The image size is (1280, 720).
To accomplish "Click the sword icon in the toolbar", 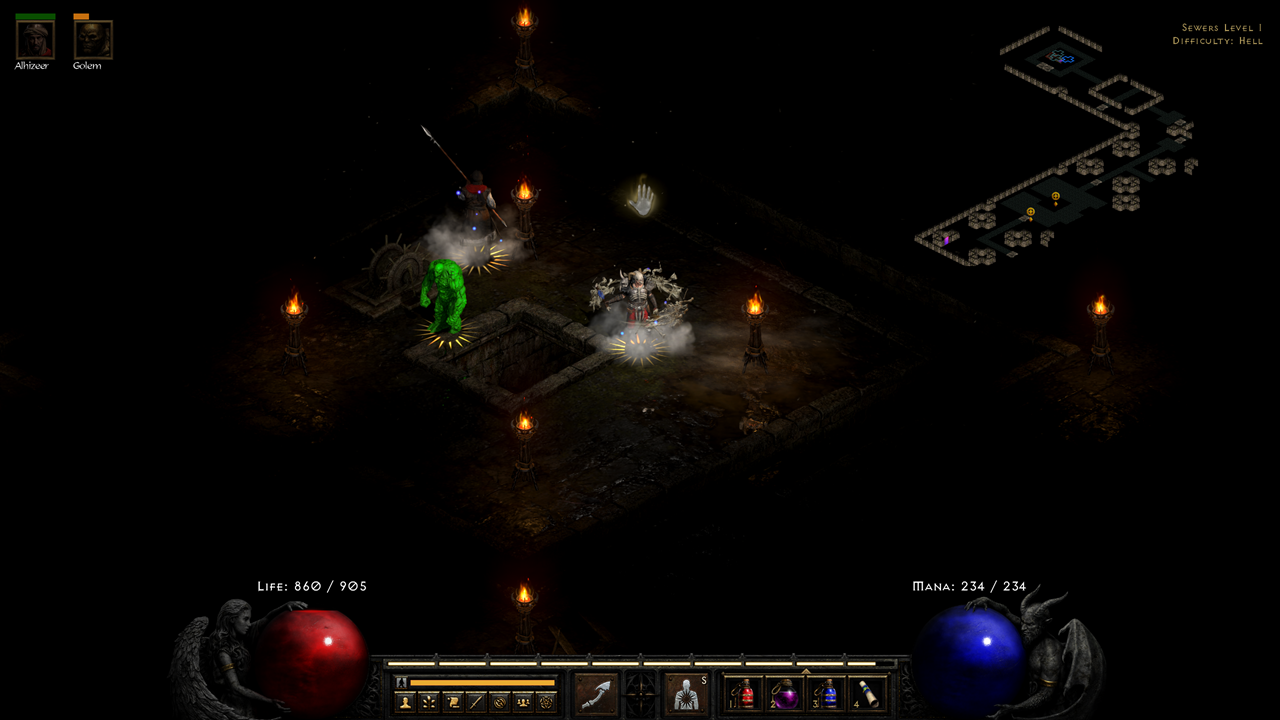I will (476, 702).
